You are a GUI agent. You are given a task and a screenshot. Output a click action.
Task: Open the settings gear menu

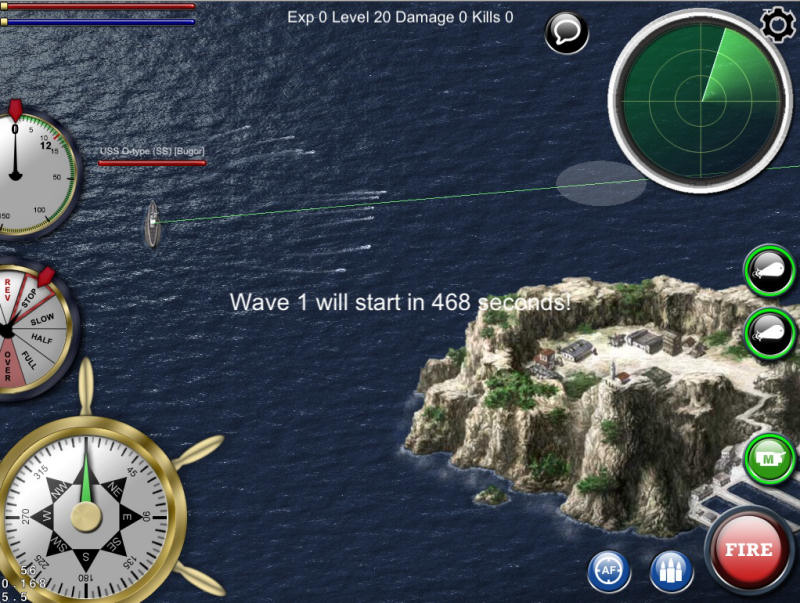point(777,24)
